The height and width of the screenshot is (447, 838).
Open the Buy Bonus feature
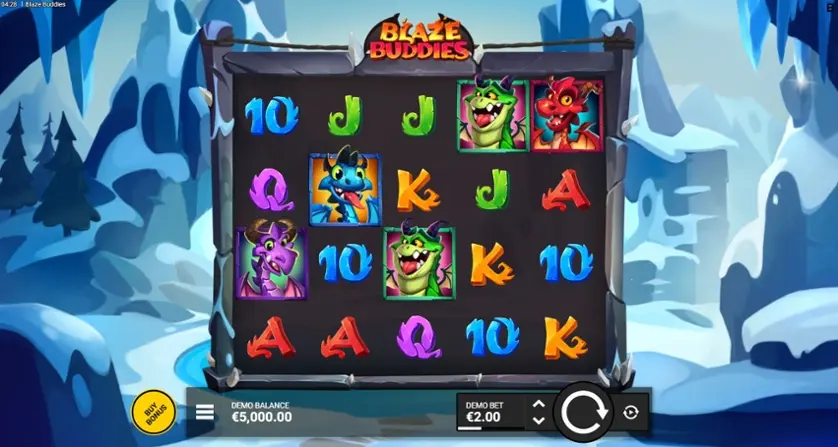153,411
